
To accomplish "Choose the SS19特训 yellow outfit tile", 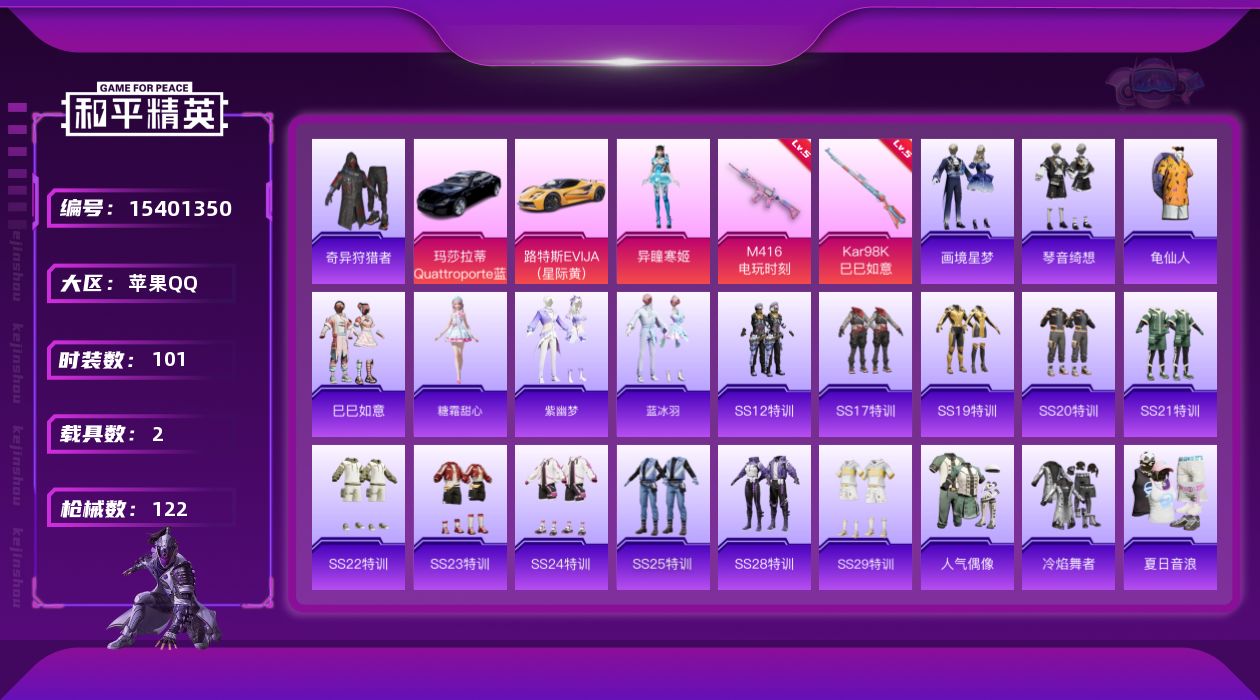I will click(967, 364).
